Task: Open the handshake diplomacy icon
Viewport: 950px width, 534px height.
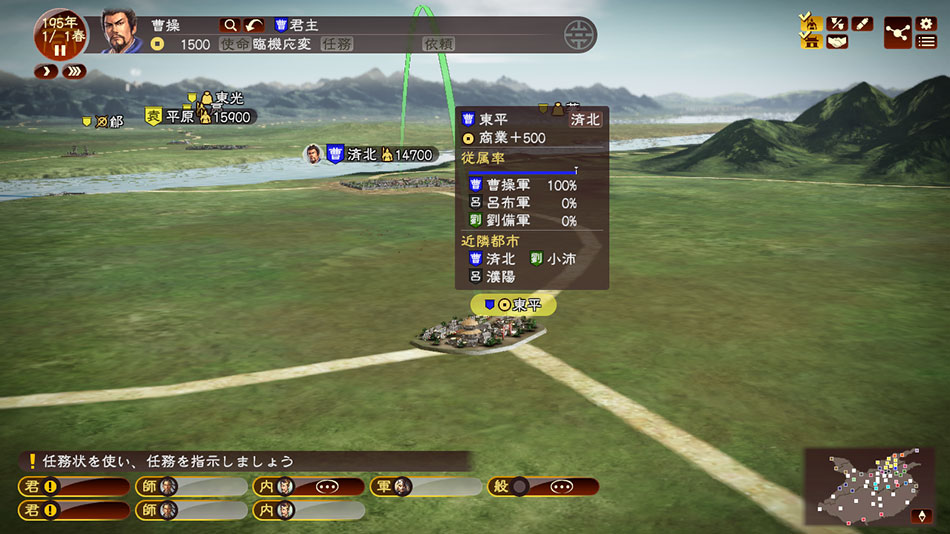Action: (836, 42)
